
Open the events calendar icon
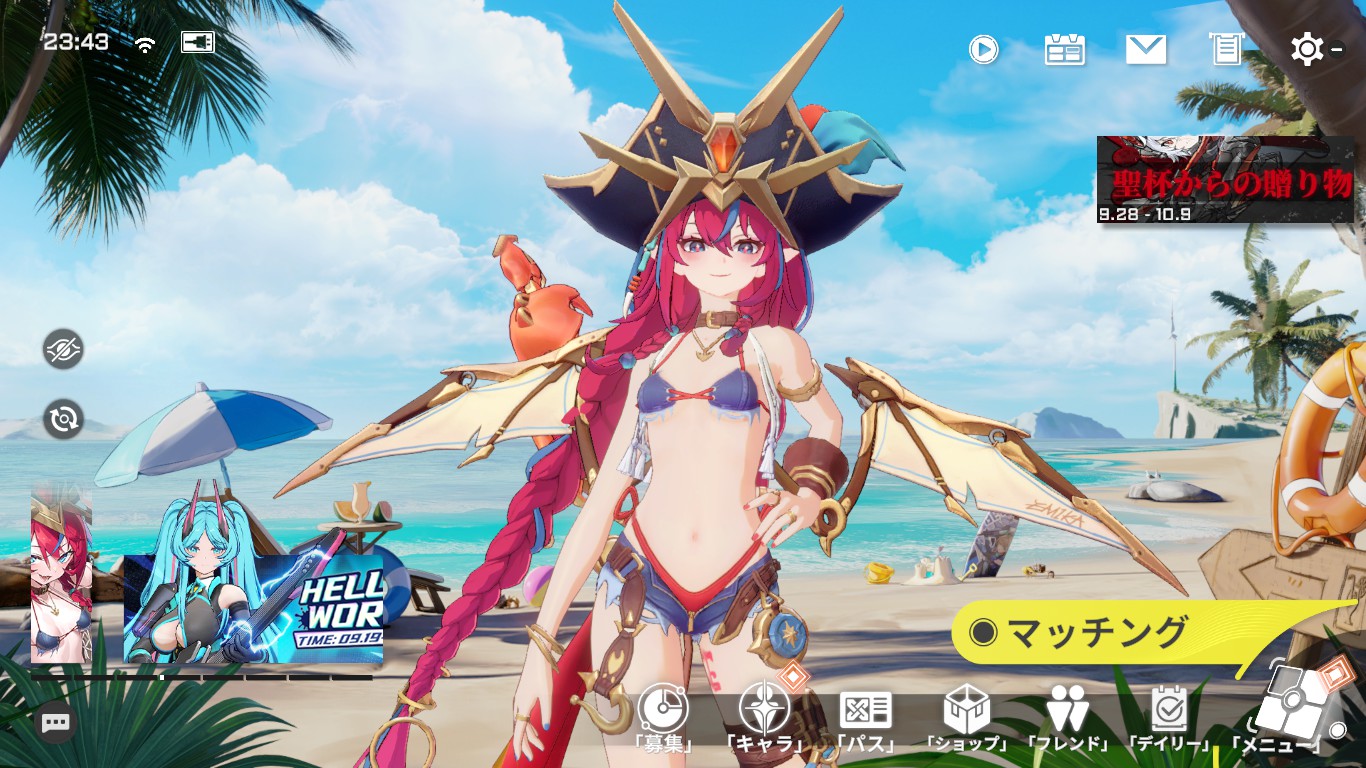(x=1065, y=49)
